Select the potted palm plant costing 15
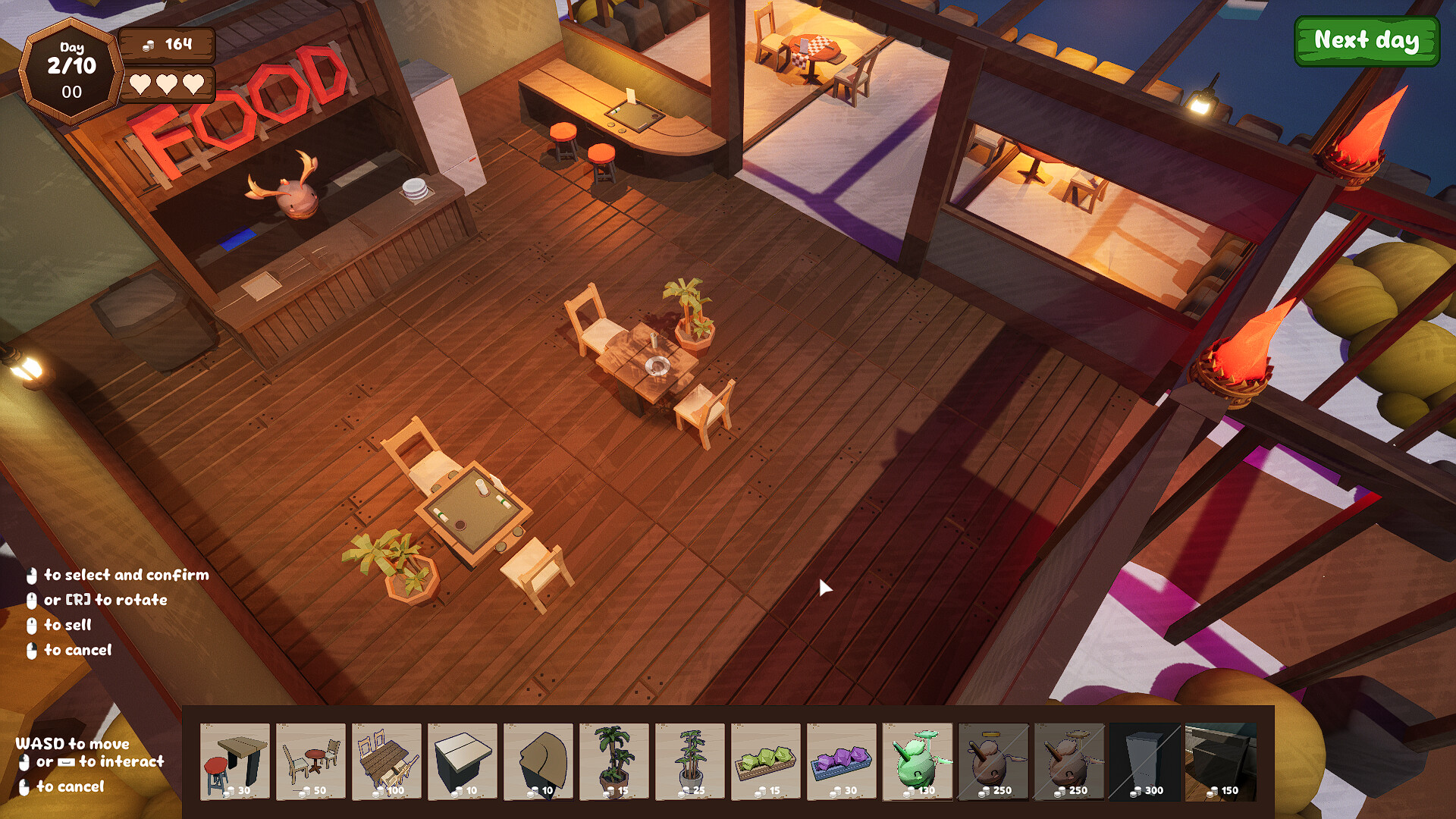The height and width of the screenshot is (819, 1456). pos(614,761)
